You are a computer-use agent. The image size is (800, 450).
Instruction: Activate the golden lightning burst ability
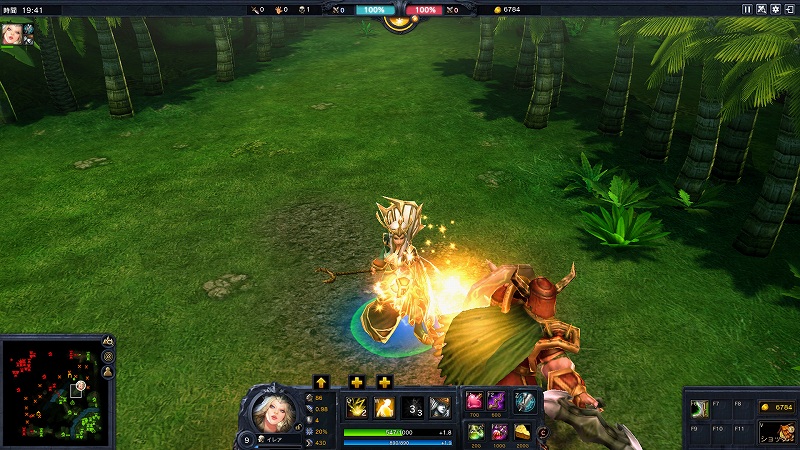tap(355, 407)
